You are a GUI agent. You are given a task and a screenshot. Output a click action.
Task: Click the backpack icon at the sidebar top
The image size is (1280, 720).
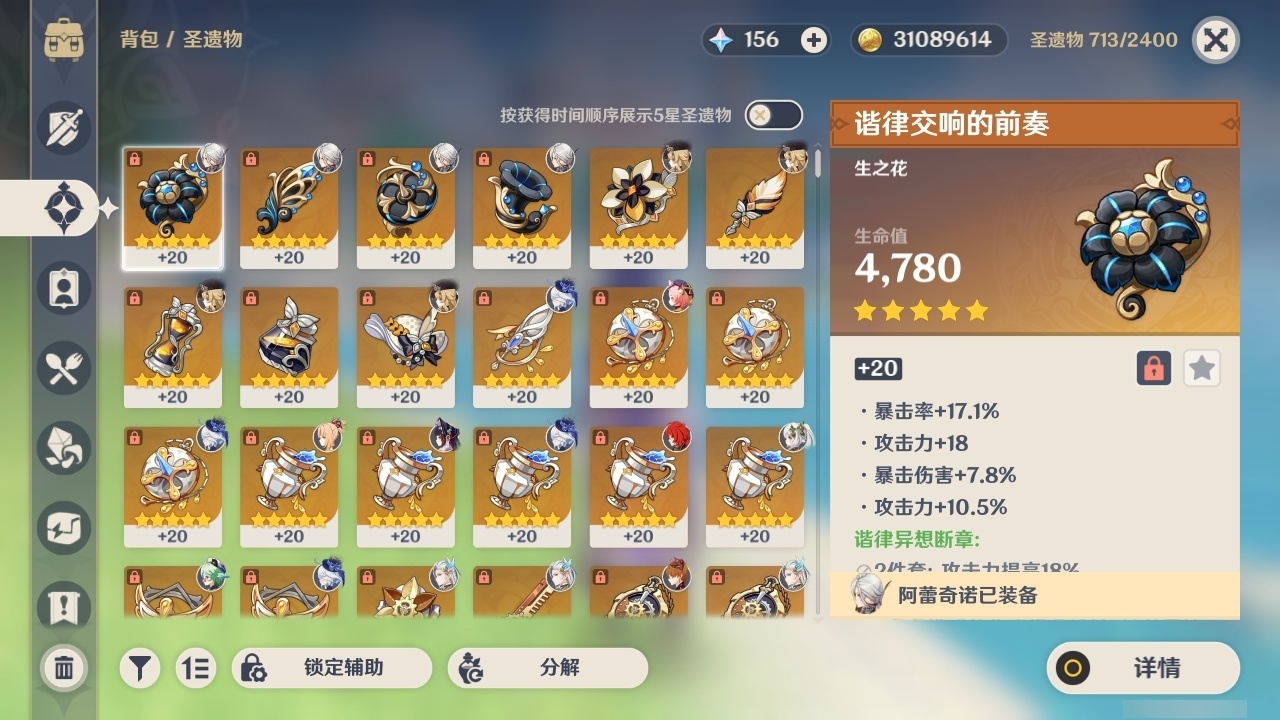pos(64,40)
